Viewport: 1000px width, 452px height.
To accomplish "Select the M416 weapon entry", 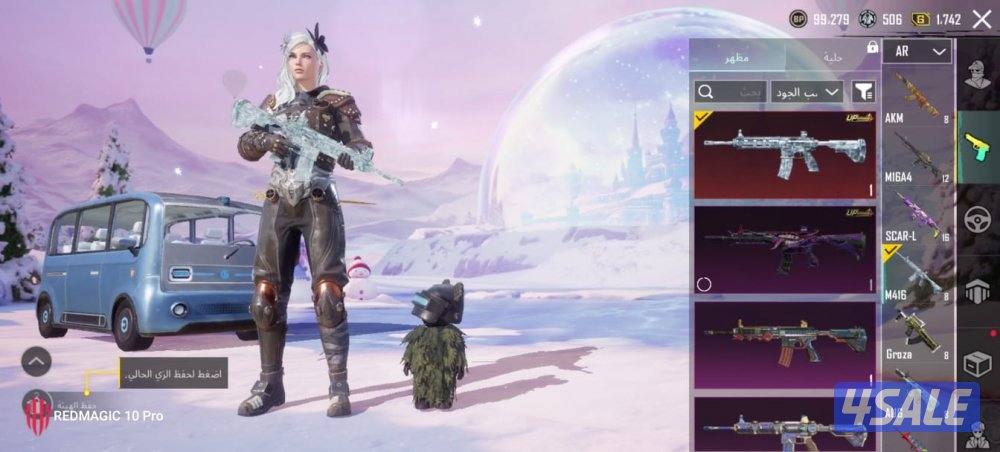I will pos(916,270).
